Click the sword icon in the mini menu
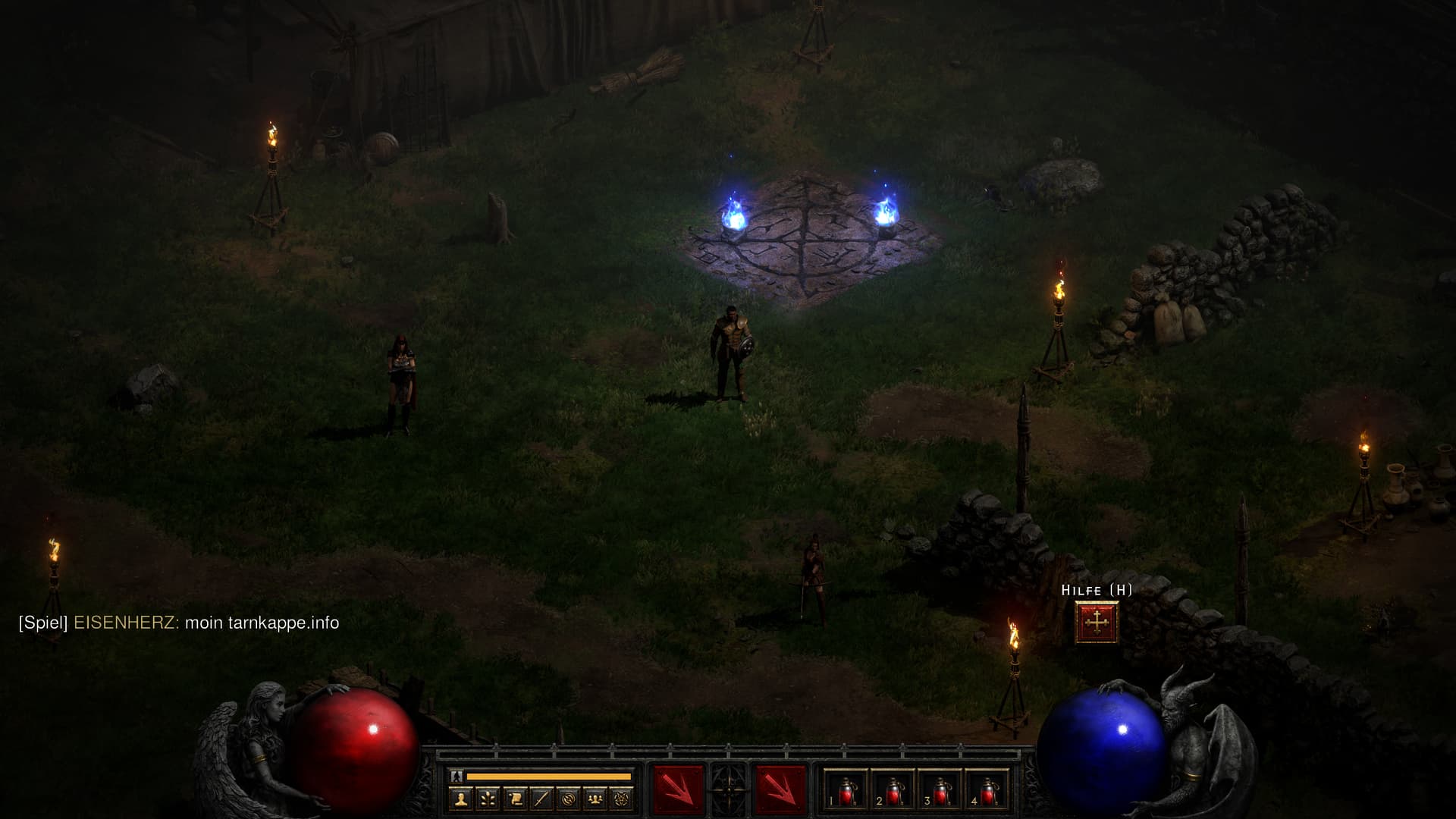Image resolution: width=1456 pixels, height=819 pixels. coord(541,799)
